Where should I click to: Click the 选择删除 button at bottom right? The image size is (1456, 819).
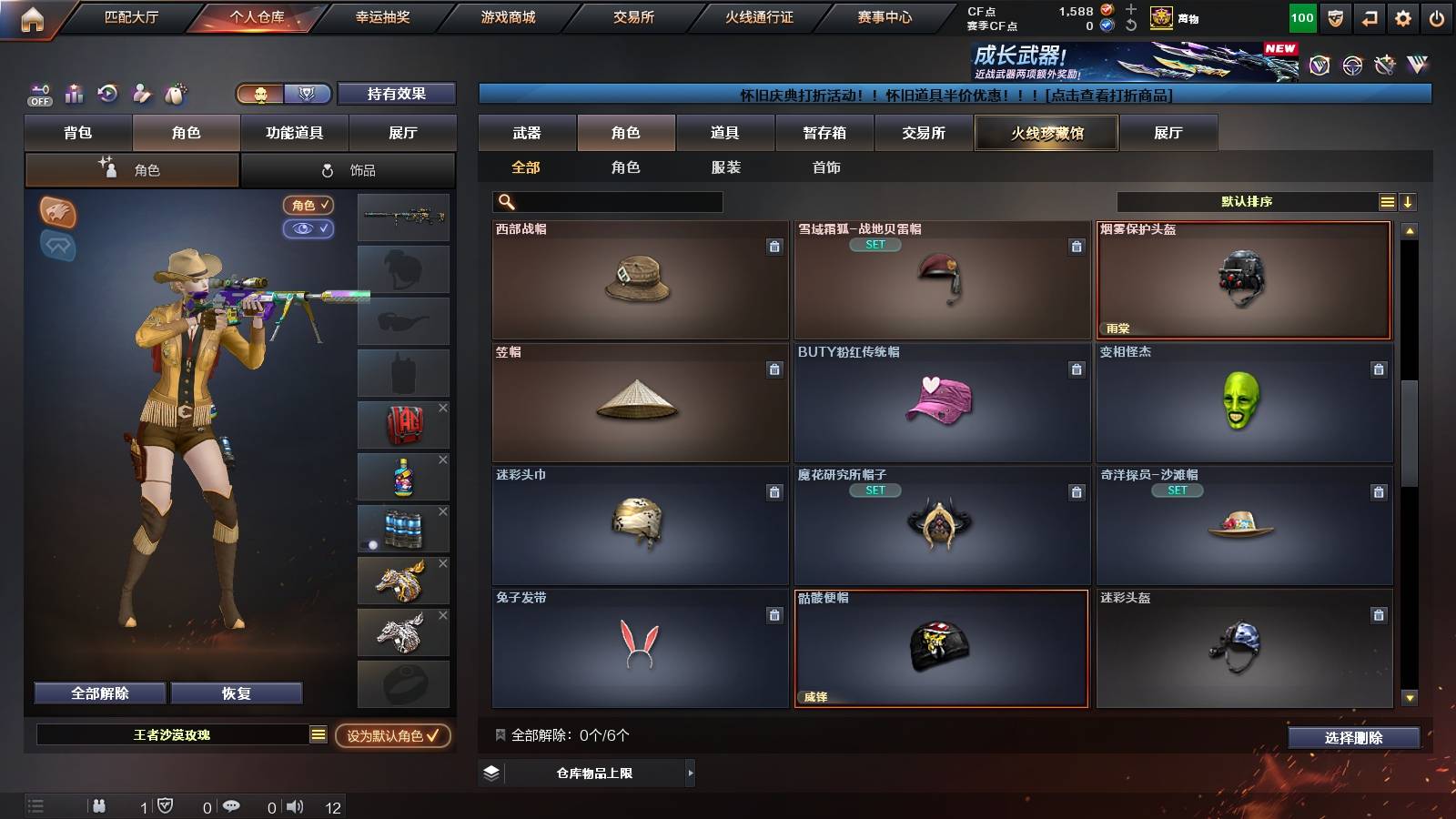[x=1354, y=739]
